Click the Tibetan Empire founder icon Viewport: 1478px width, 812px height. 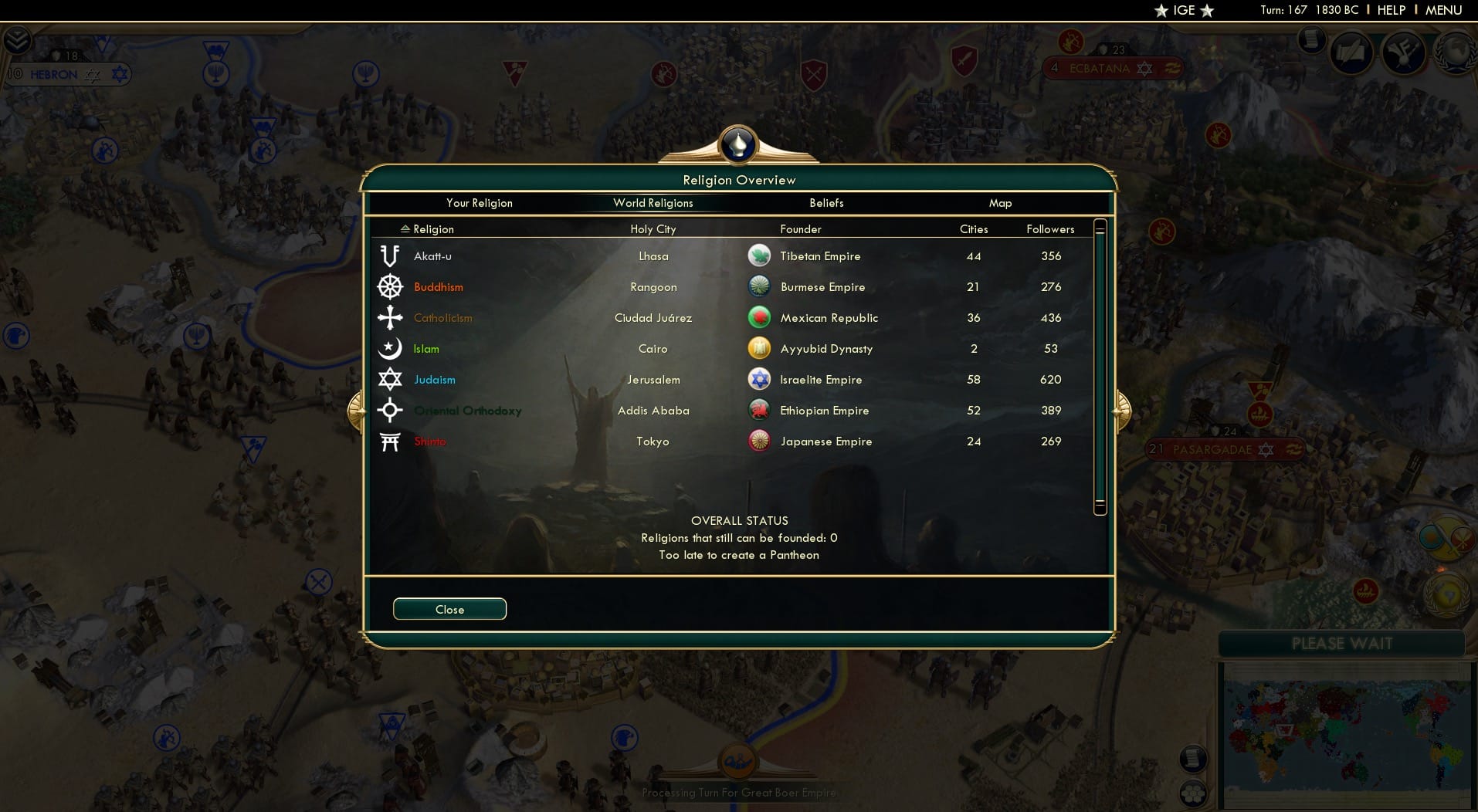tap(760, 255)
